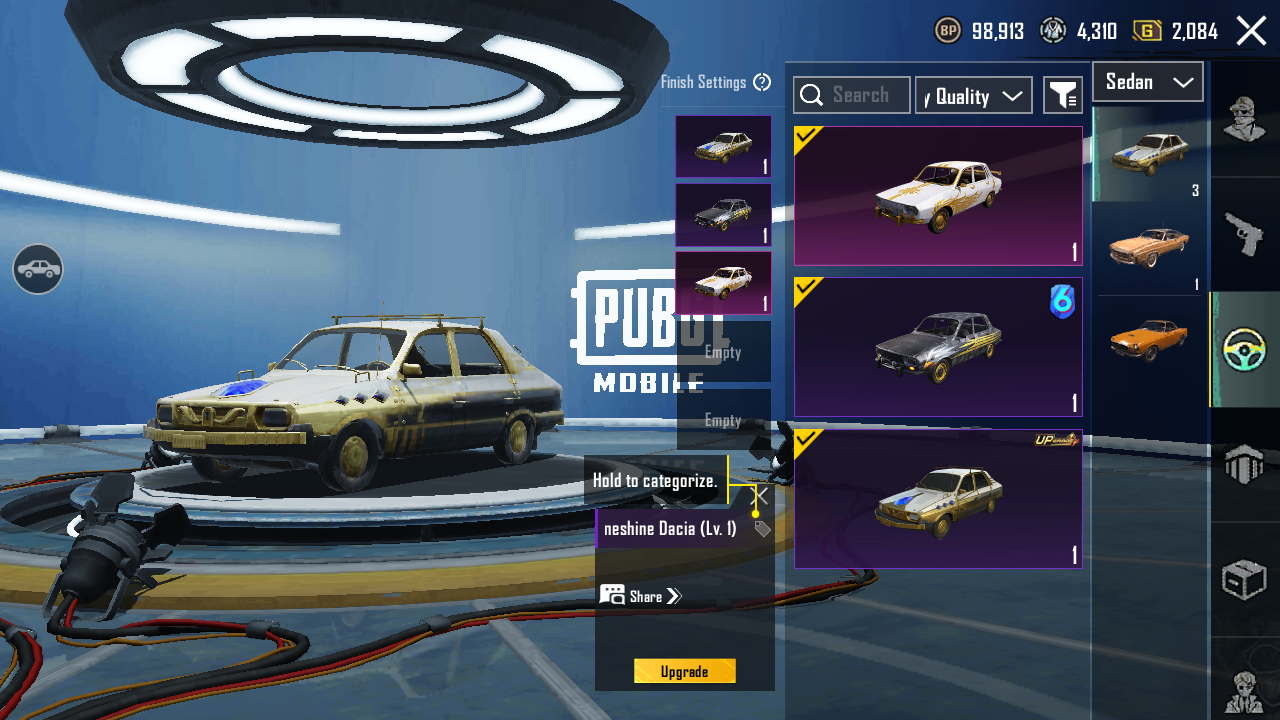This screenshot has width=1280, height=720.
Task: Open the parachute category tab
Action: coord(1245,464)
